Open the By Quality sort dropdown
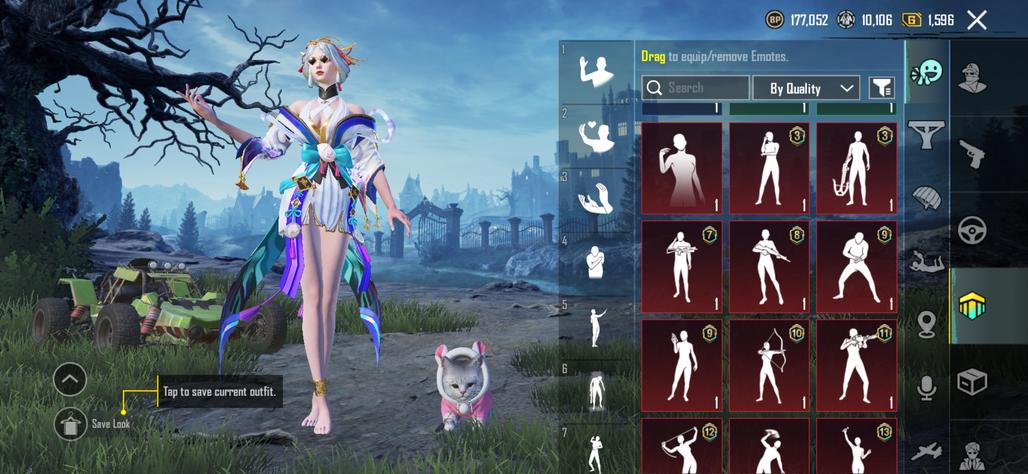This screenshot has width=1028, height=474. [x=805, y=88]
